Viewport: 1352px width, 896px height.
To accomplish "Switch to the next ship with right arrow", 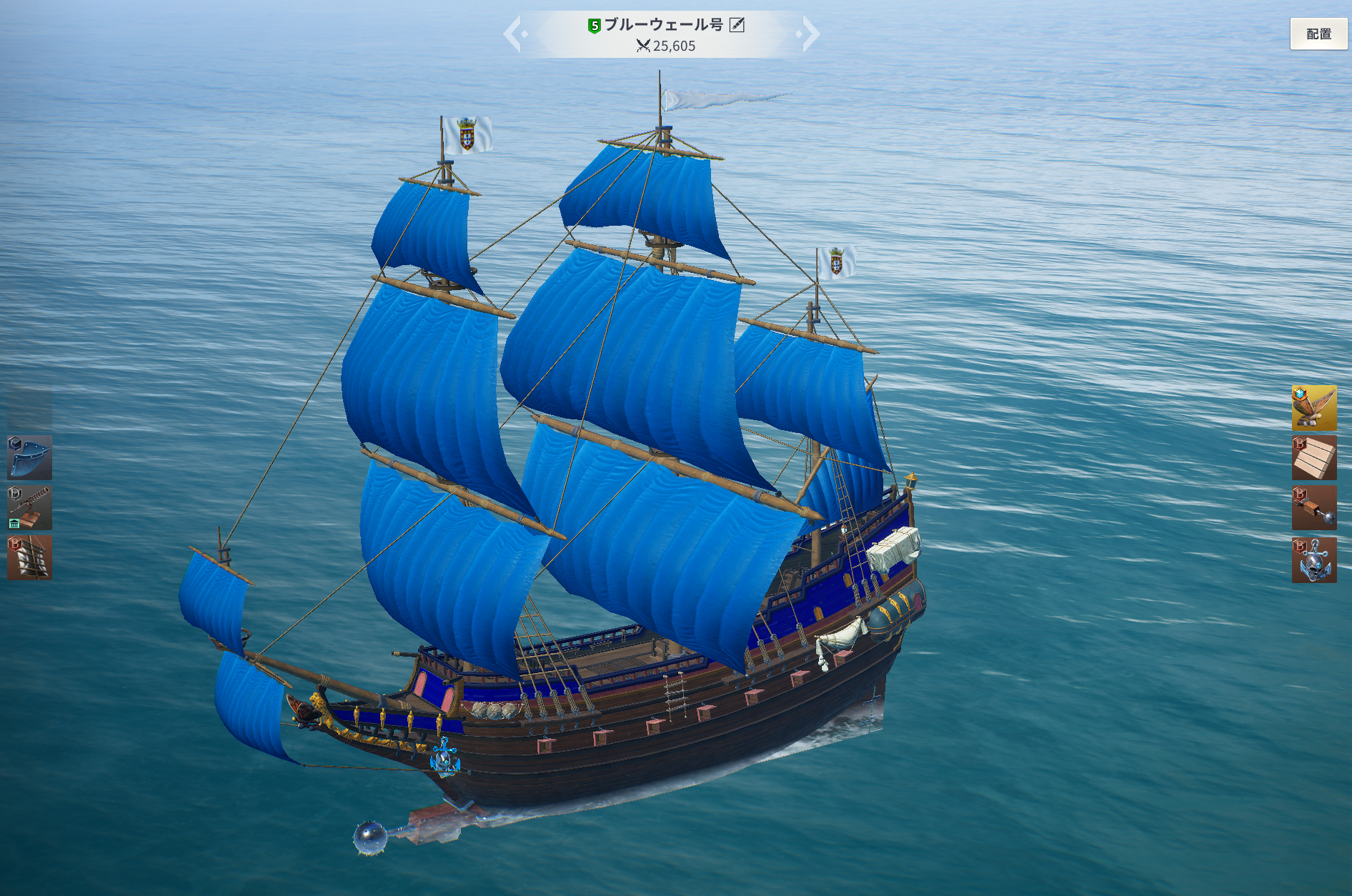I will pos(810,34).
